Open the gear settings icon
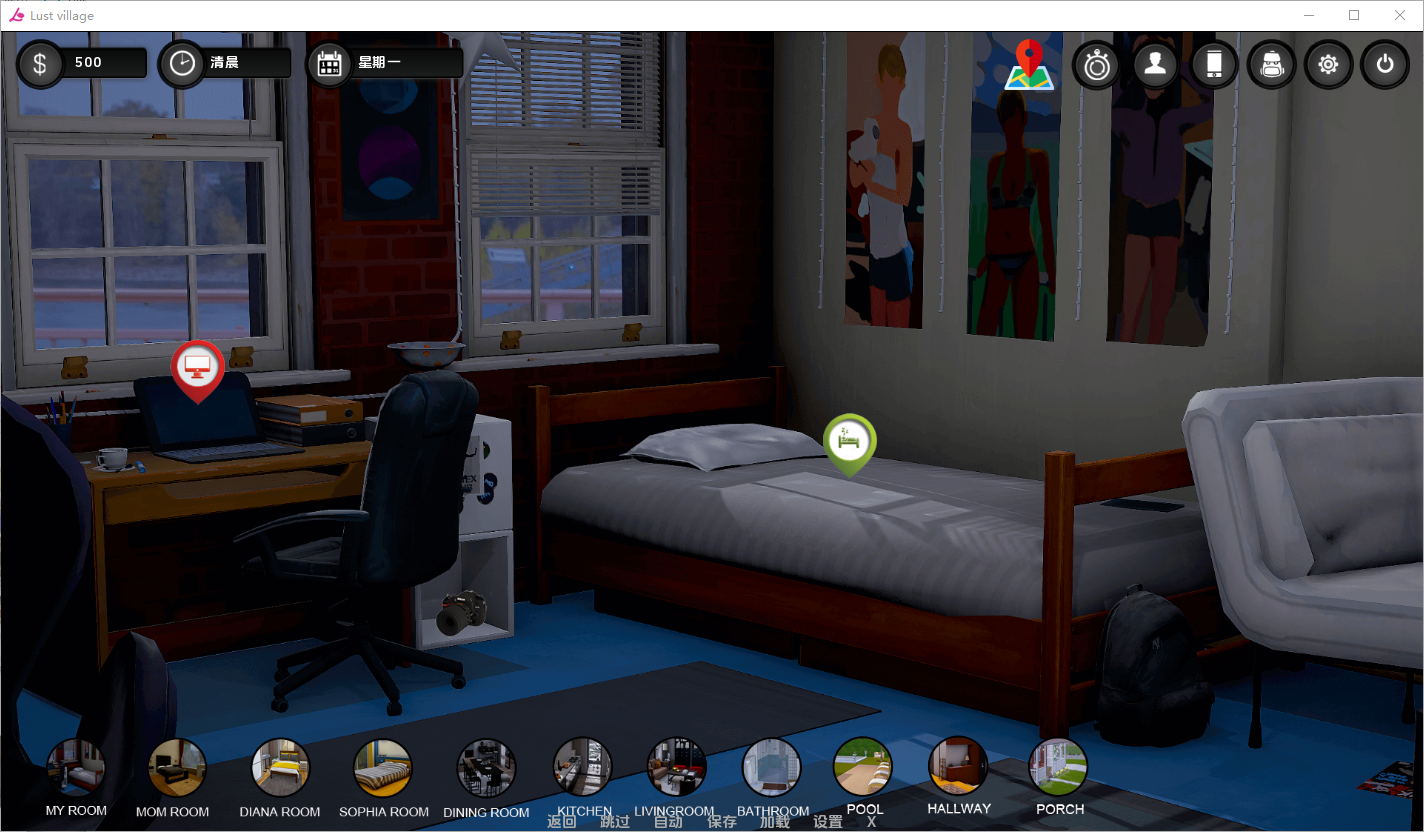Viewport: 1424px width, 832px height. coord(1328,65)
